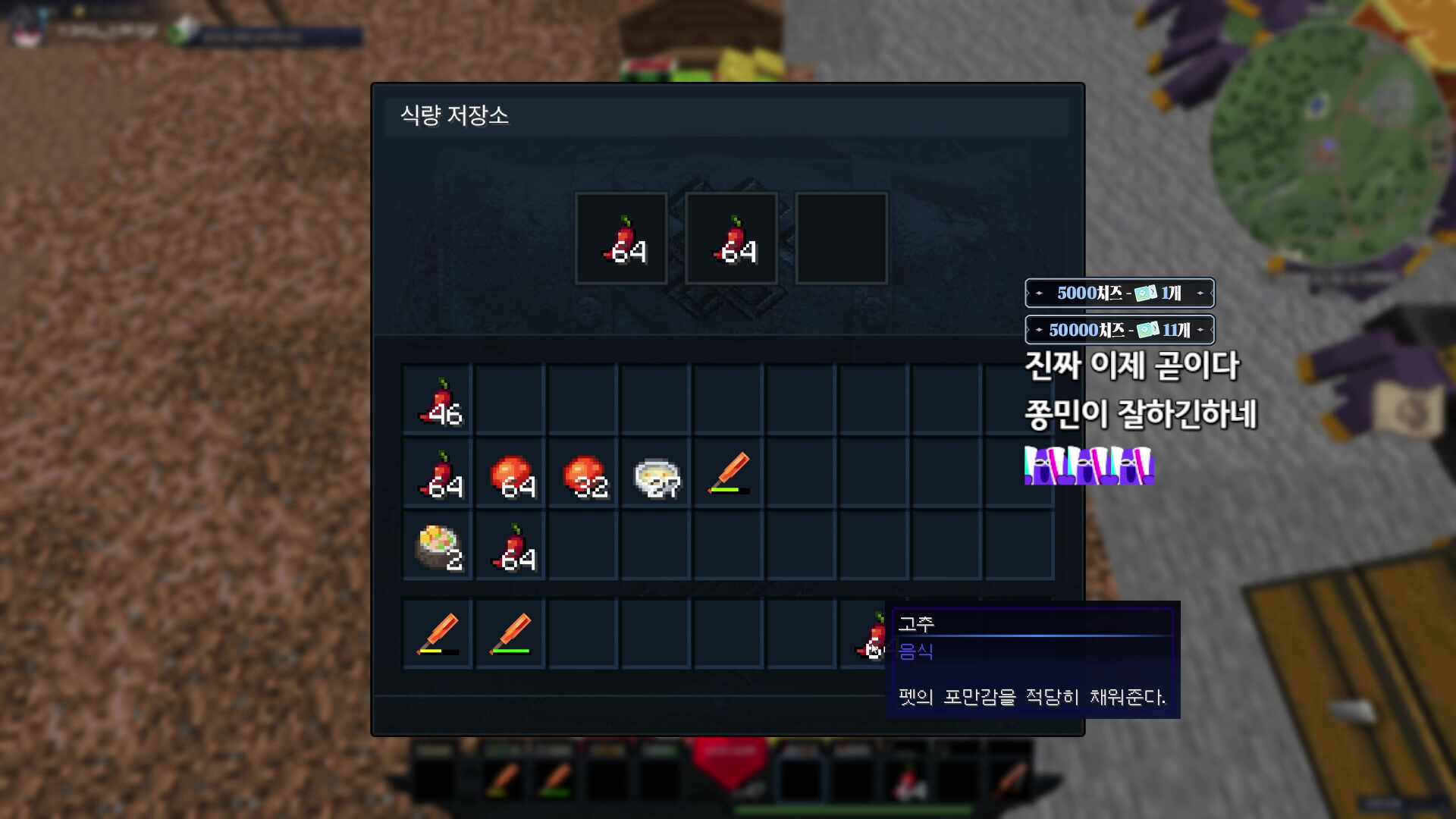Click the 50000치즈 - 11개 donation banner
1456x819 pixels.
pos(1119,330)
